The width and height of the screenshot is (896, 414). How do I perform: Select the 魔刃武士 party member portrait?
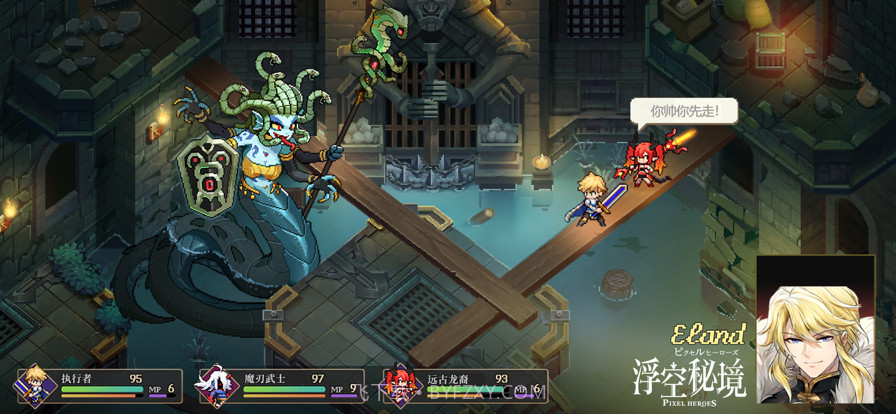[217, 384]
